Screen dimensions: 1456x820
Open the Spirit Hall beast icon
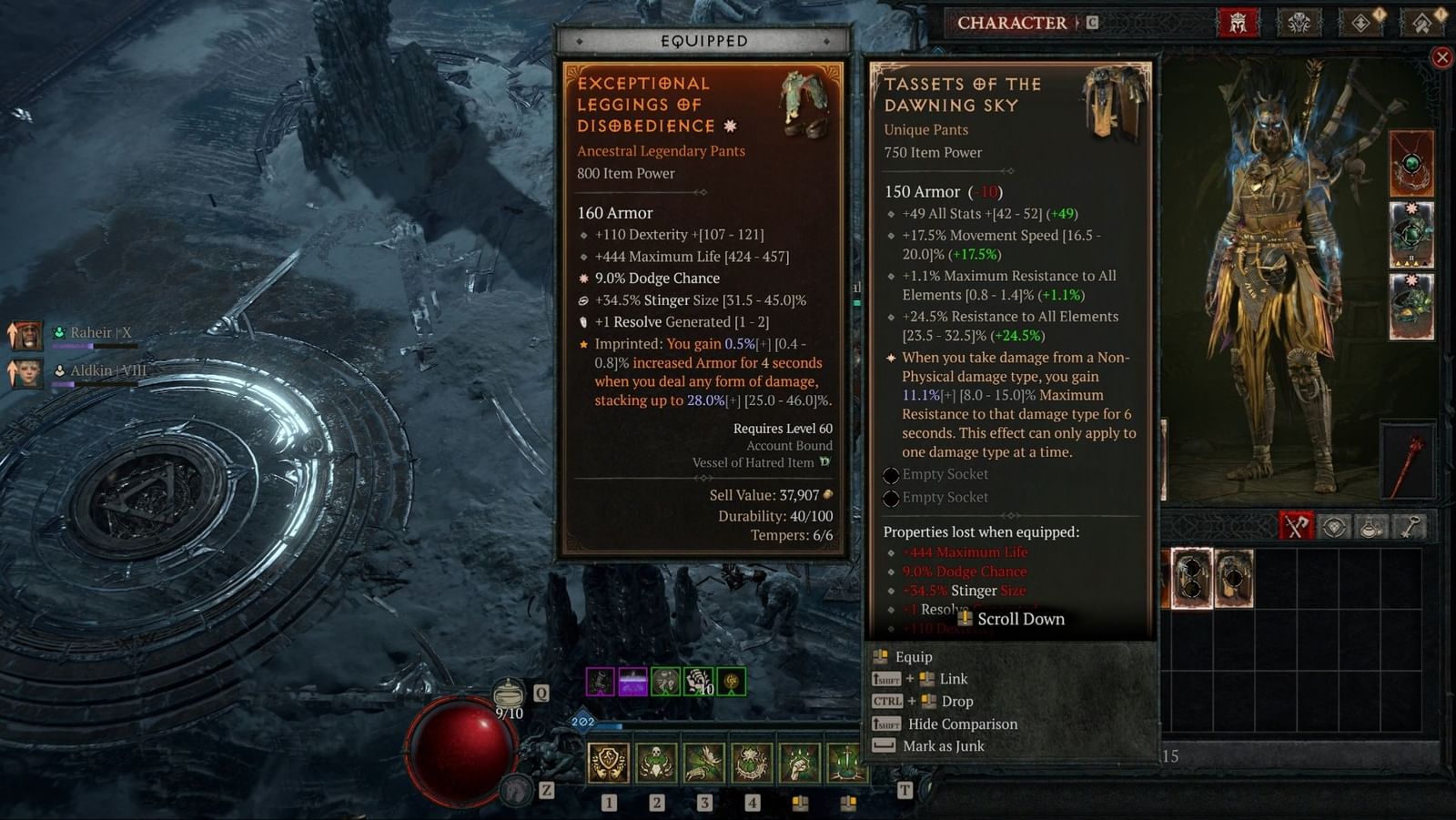click(x=1299, y=21)
